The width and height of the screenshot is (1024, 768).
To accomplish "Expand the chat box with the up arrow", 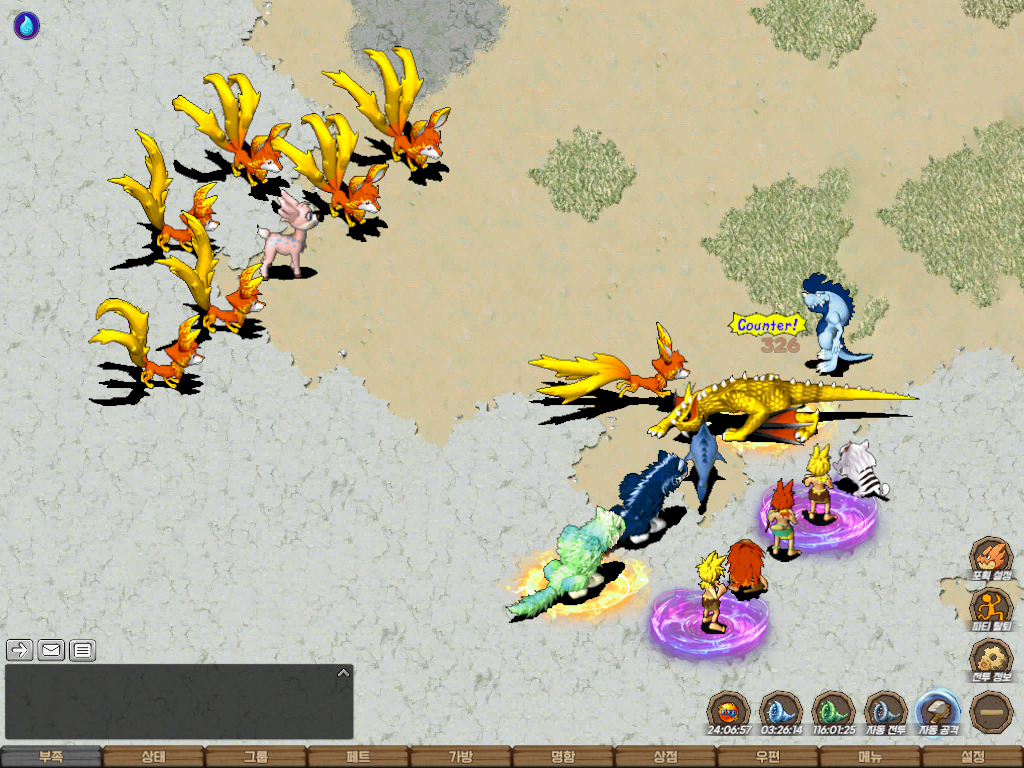I will click(x=343, y=673).
